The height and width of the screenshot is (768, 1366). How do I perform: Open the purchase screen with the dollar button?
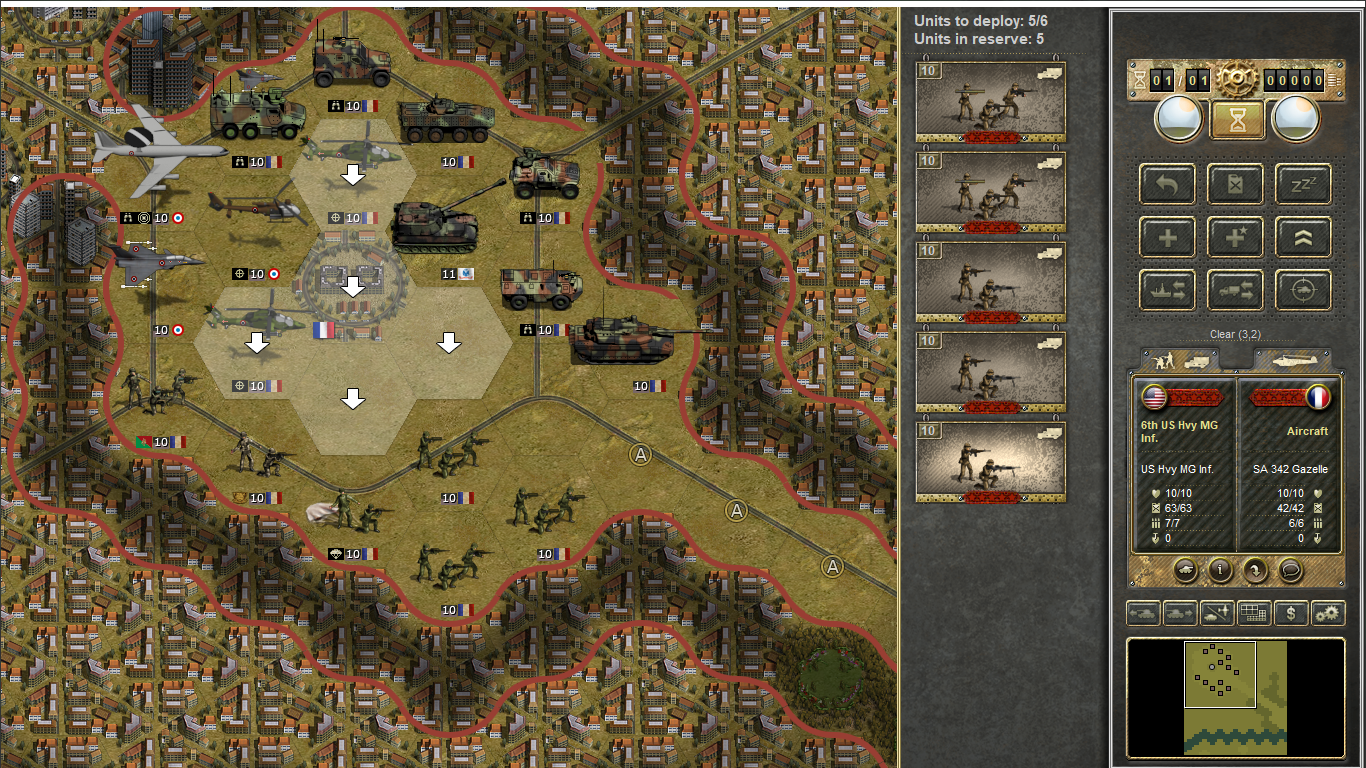coord(1291,613)
